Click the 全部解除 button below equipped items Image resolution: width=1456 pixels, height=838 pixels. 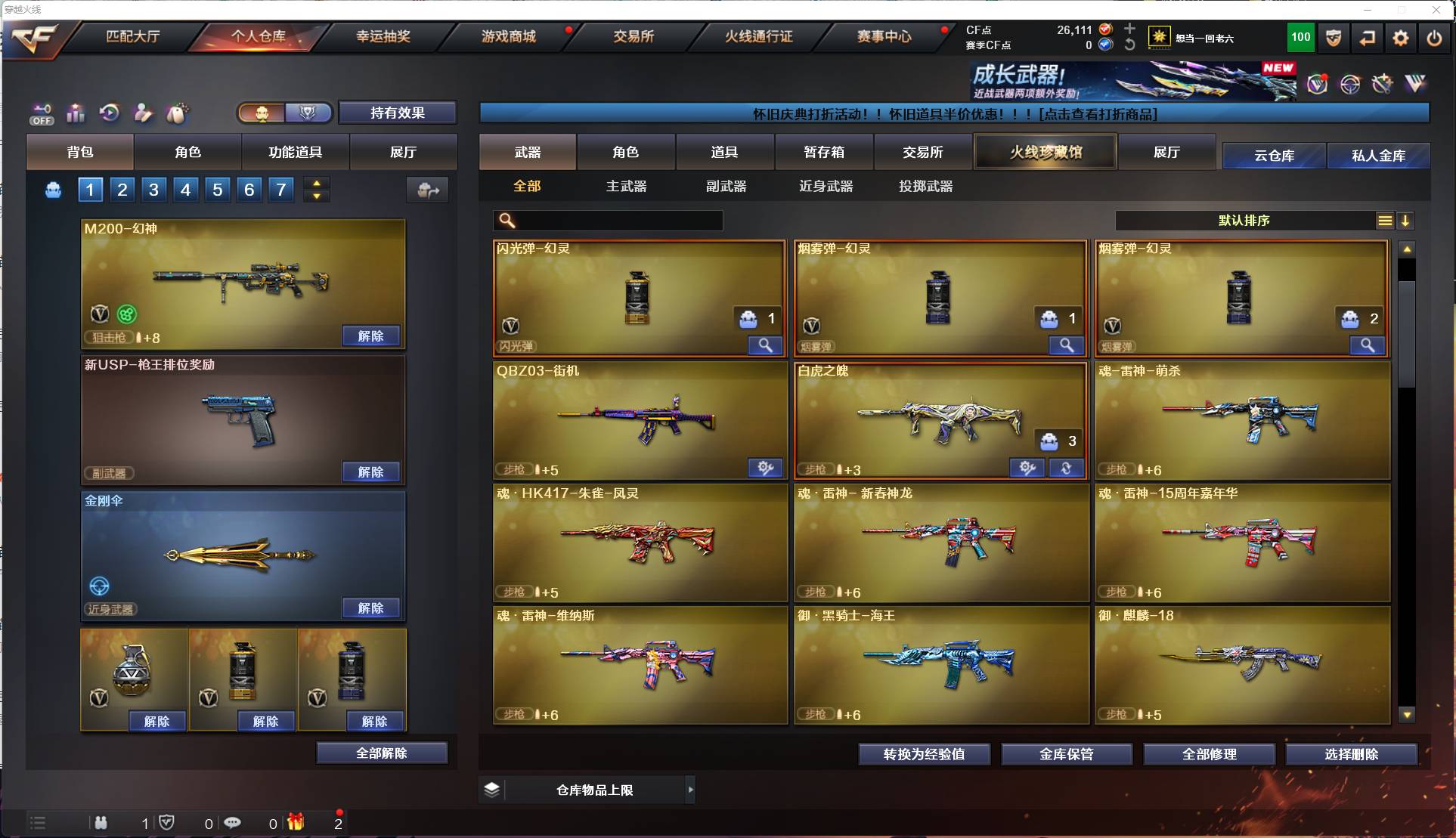coord(382,753)
